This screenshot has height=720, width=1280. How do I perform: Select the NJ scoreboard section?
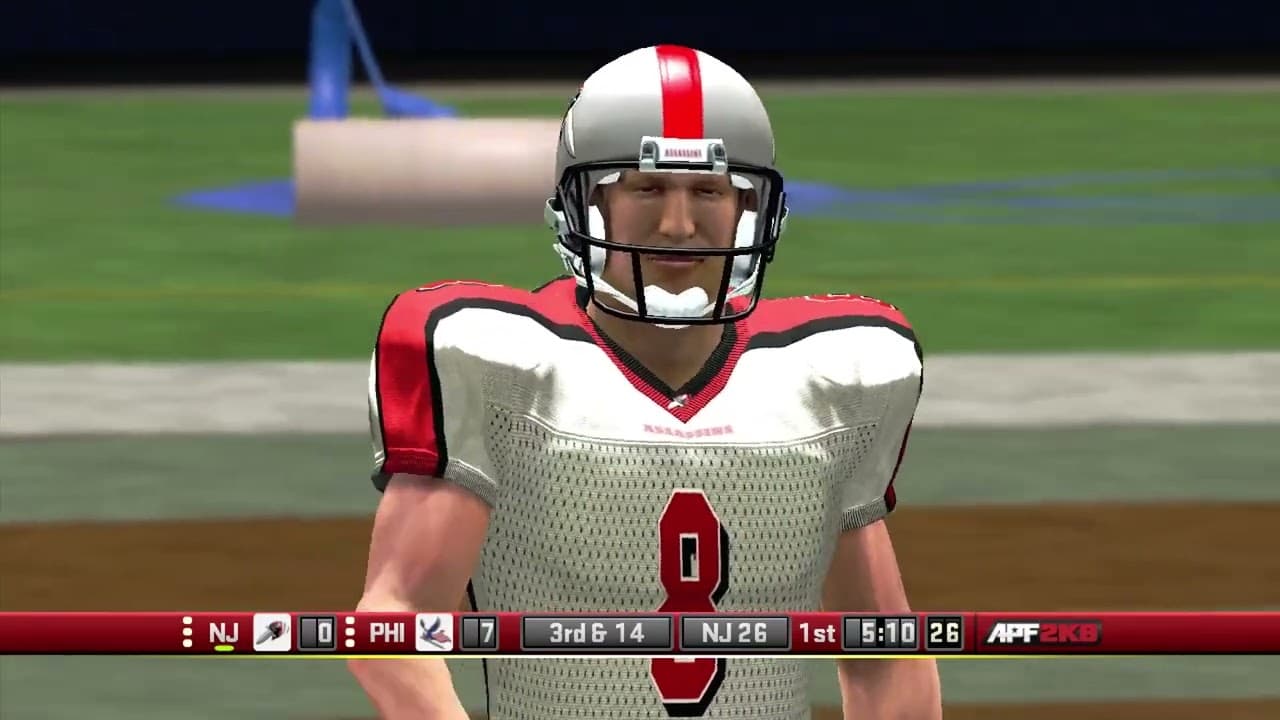250,632
